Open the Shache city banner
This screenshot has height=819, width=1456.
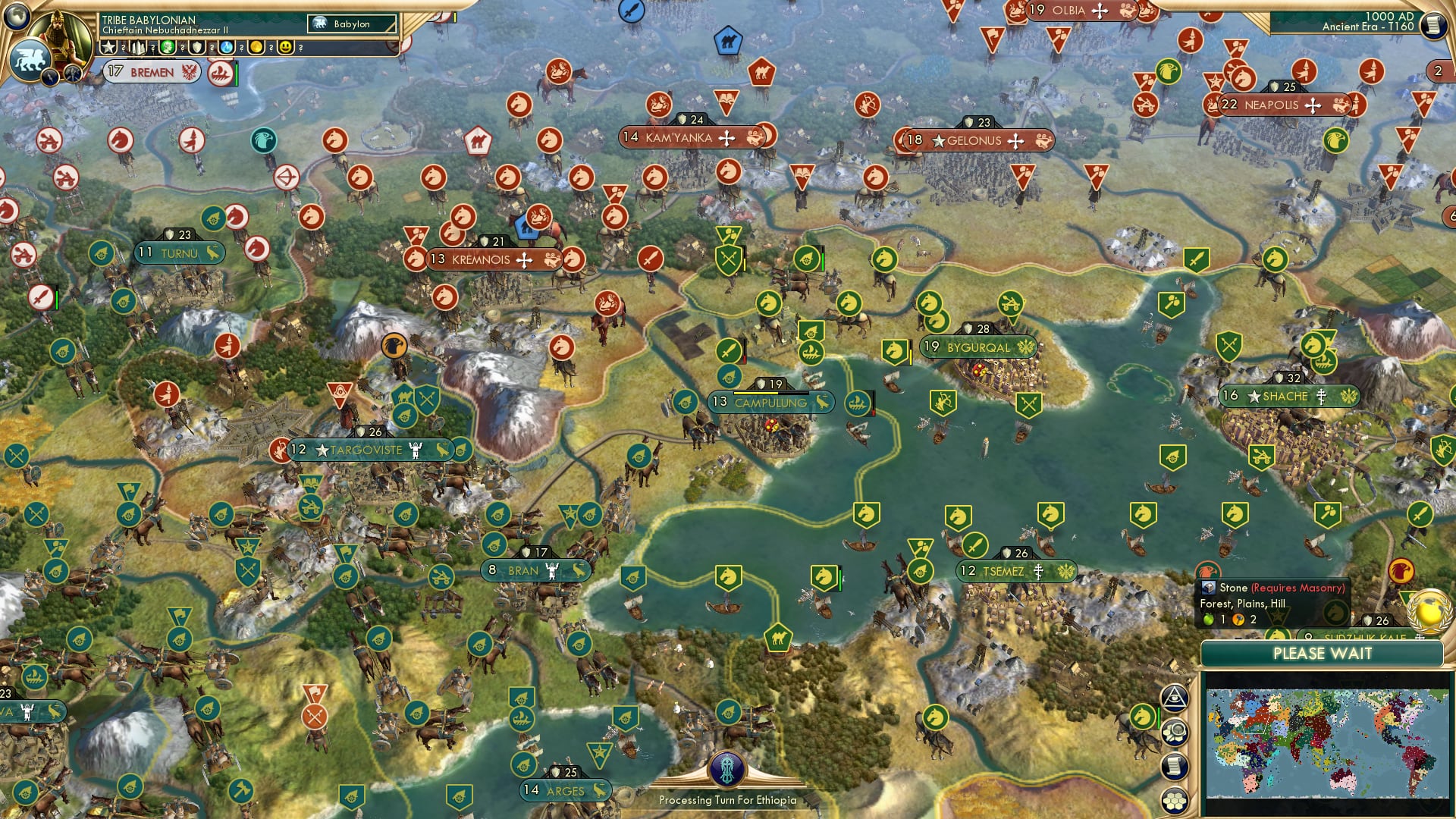tap(1289, 396)
